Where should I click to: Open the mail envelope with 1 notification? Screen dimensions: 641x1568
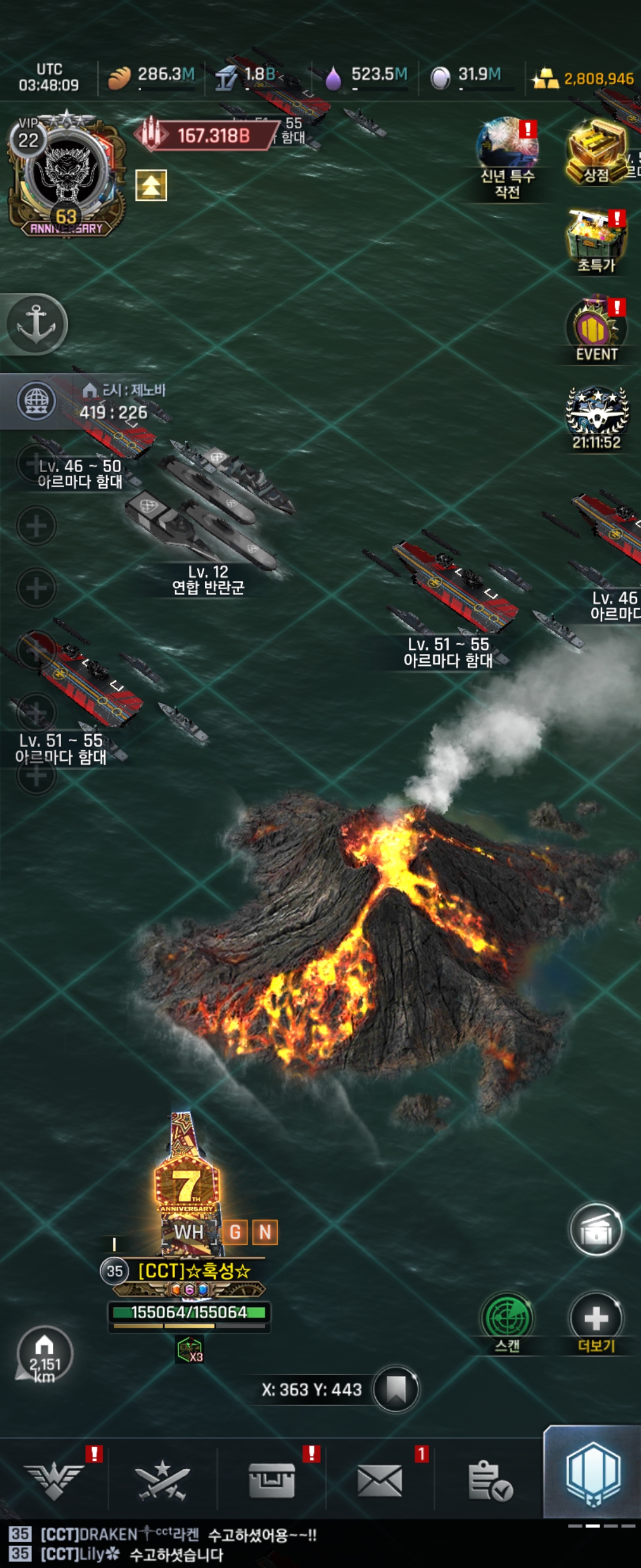(x=380, y=1480)
